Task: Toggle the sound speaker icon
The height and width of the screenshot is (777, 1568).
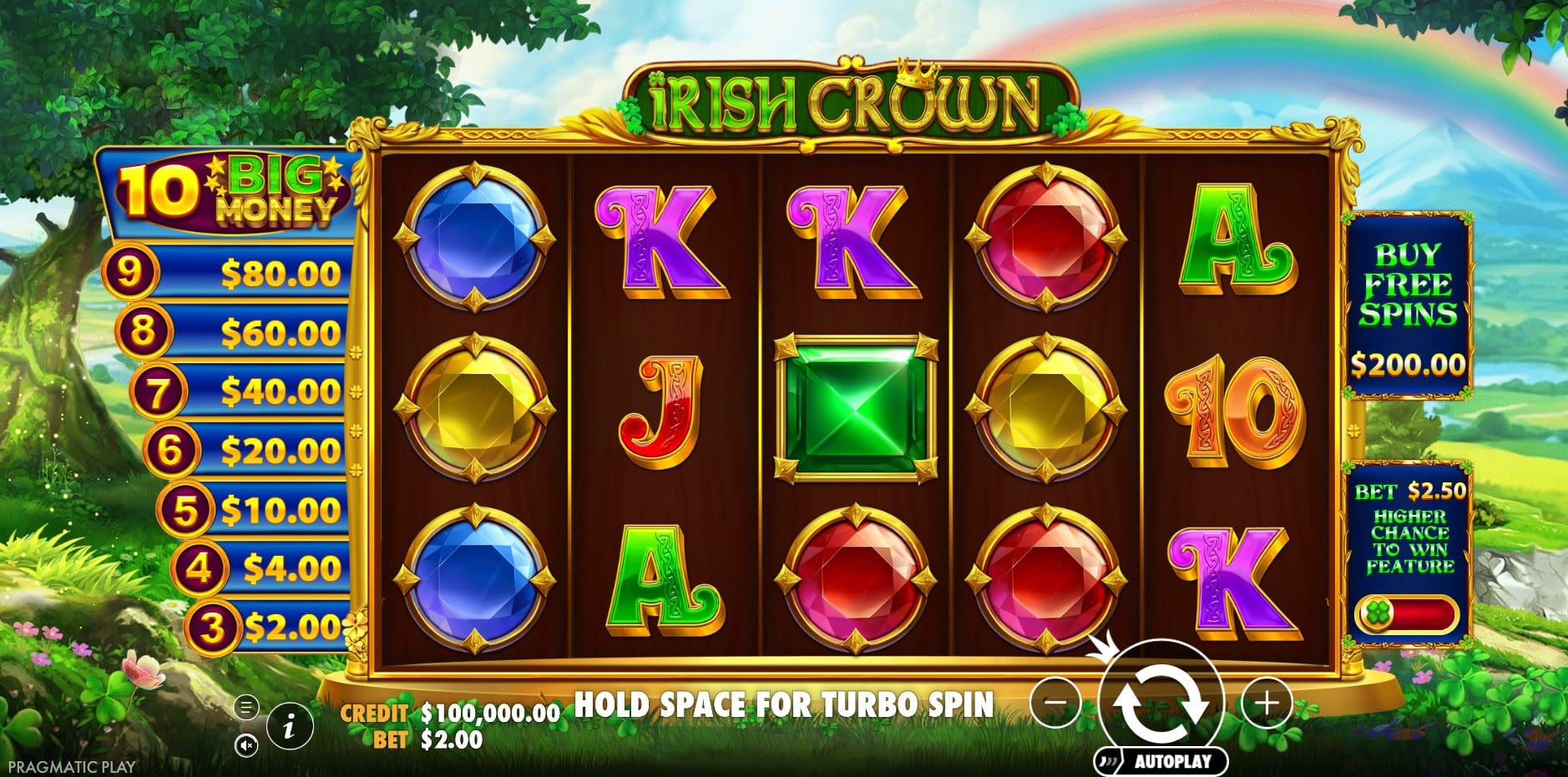Action: (246, 745)
